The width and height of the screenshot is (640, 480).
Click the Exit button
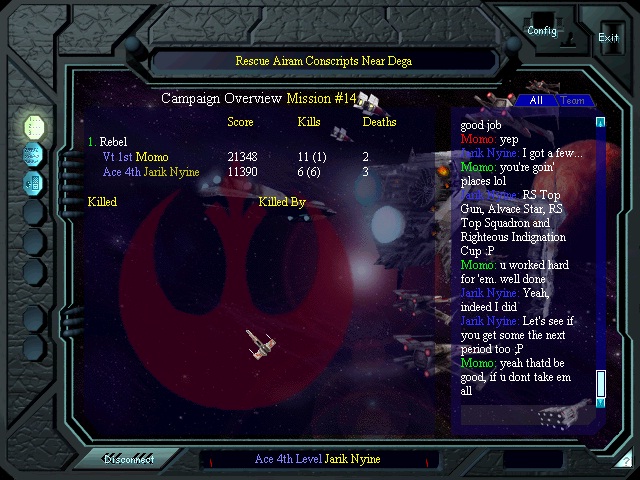[608, 37]
